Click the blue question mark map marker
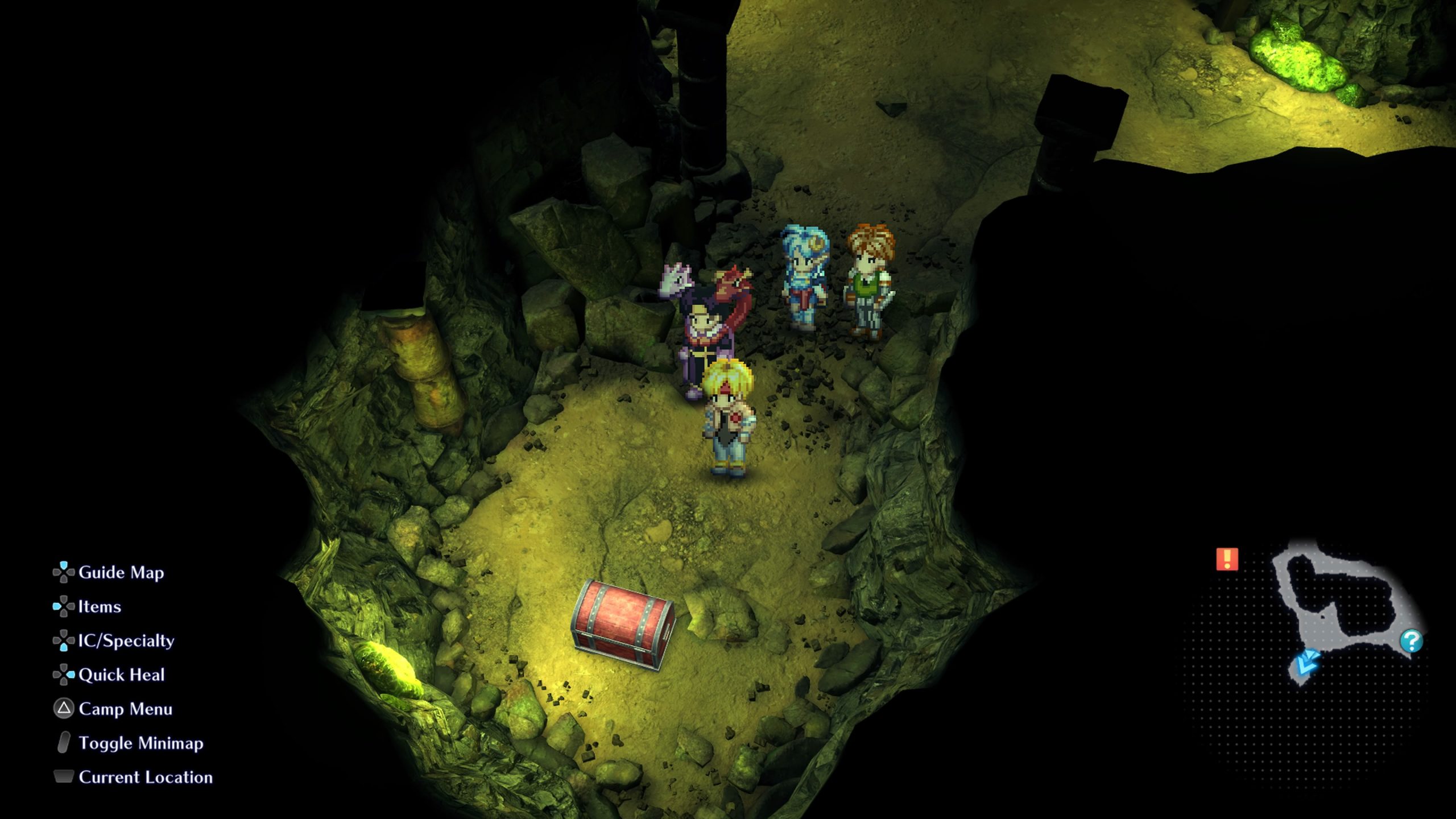Viewport: 1456px width, 819px height. (1411, 641)
